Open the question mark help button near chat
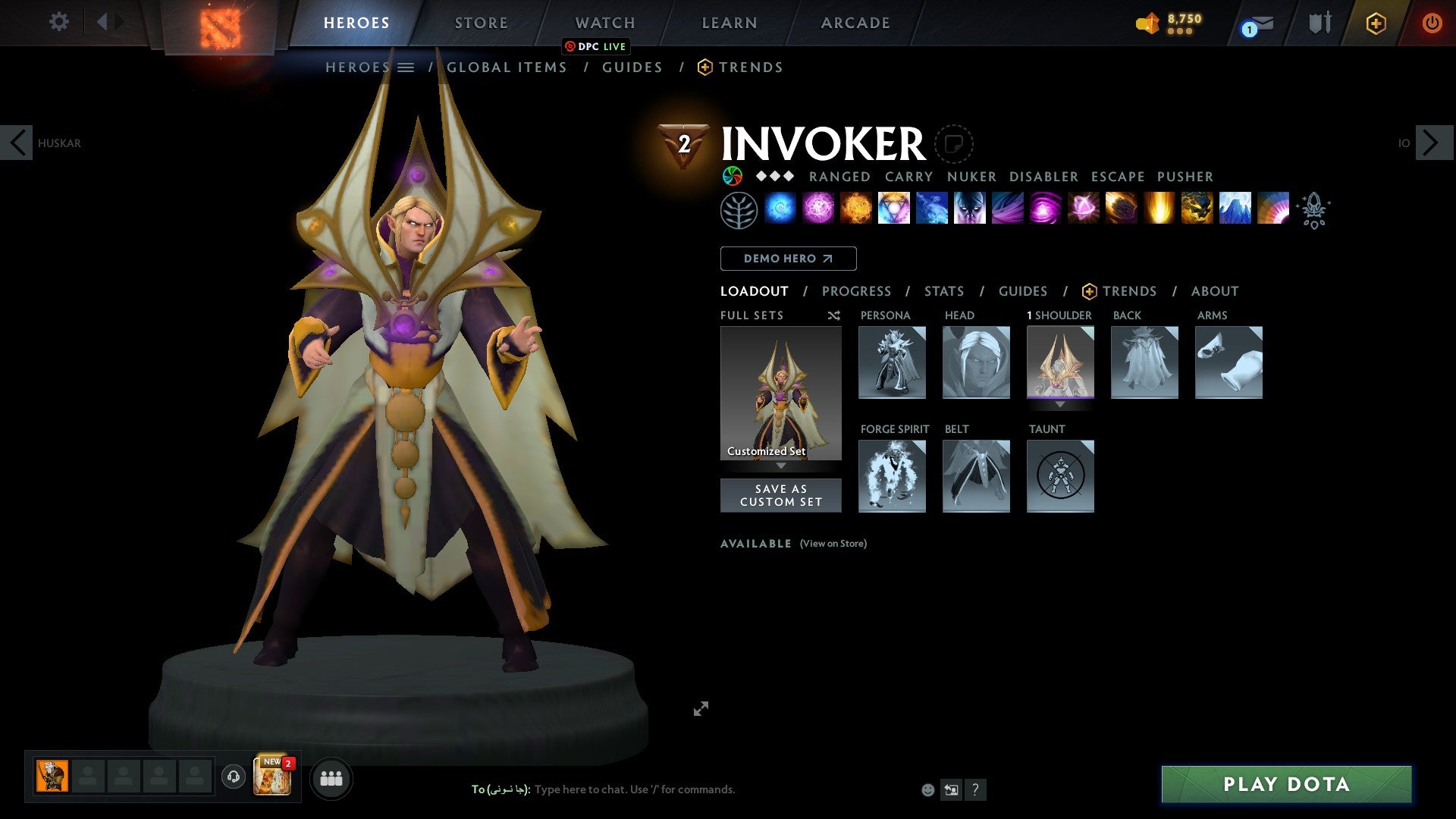Screen dimensions: 1456x819 [976, 789]
